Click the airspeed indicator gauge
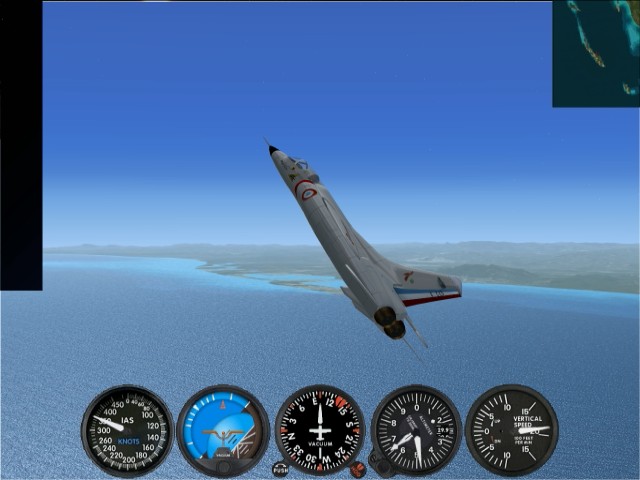Viewport: 640px width, 480px height. 127,431
